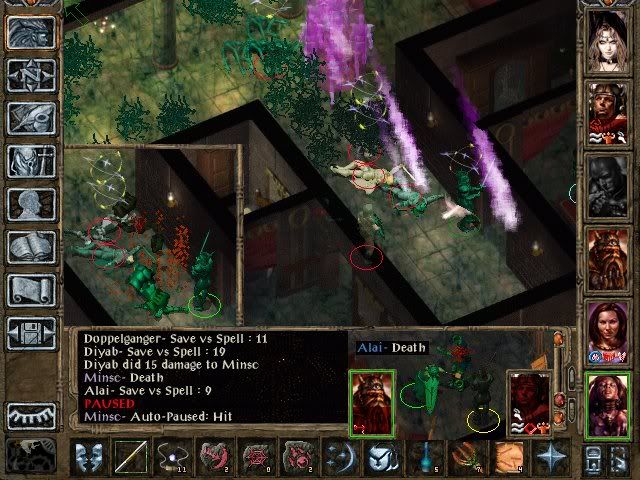The height and width of the screenshot is (480, 640).
Task: Select the pale white-haired woman's portrait
Action: point(607,40)
